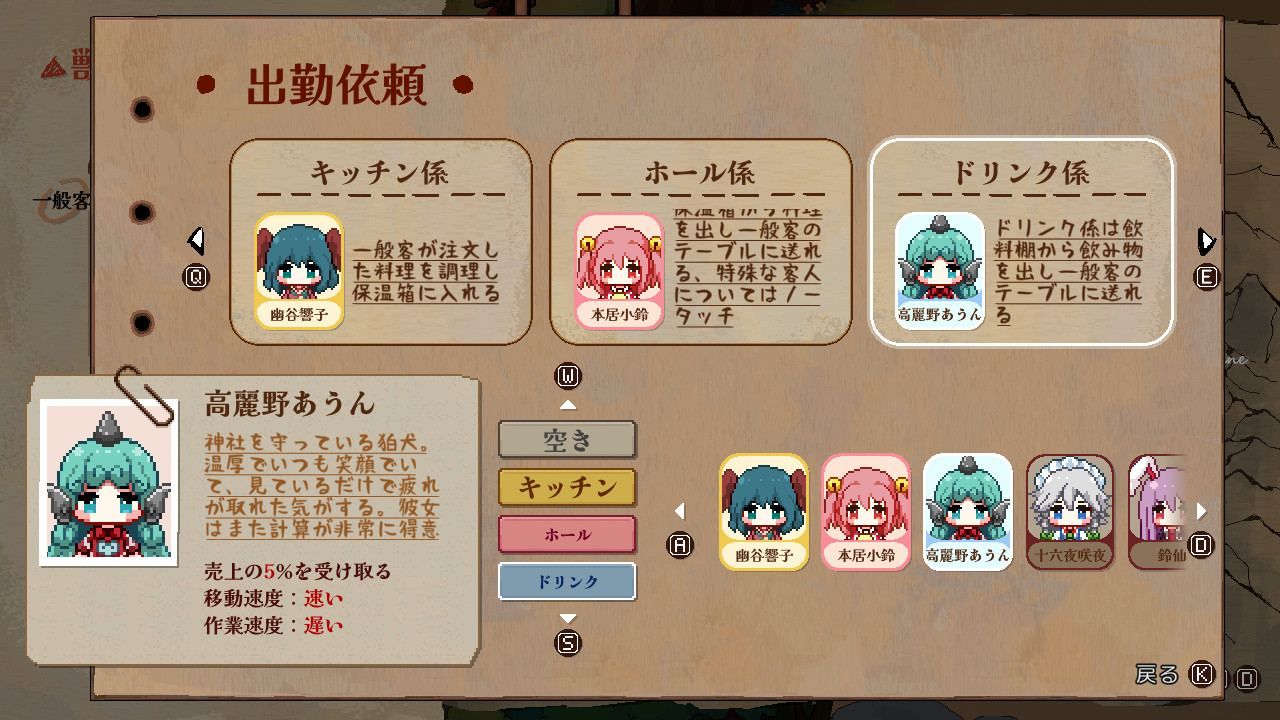
Task: Click the right E arrow to browse roles
Action: click(x=1205, y=240)
